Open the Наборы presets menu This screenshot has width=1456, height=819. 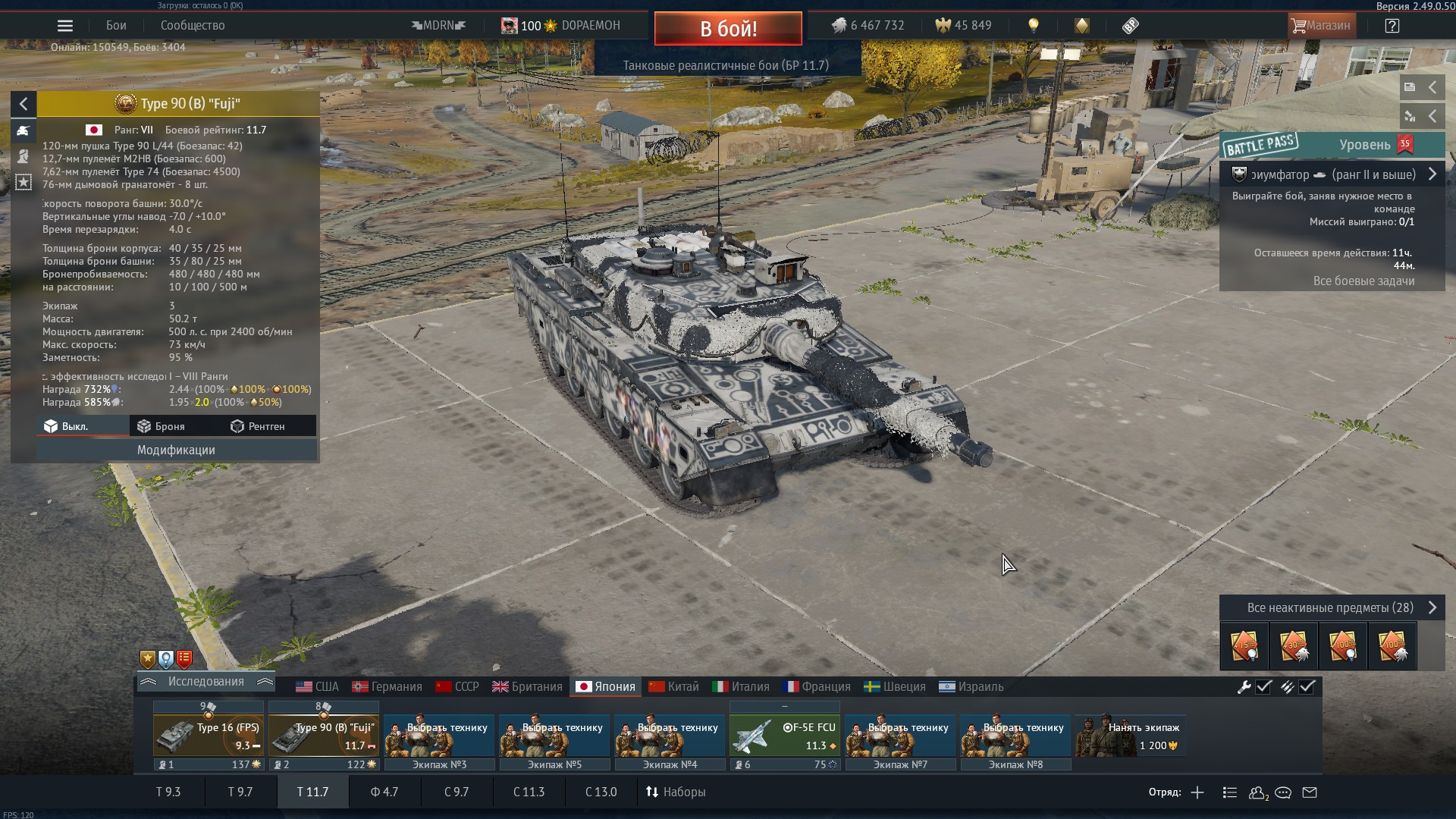point(676,792)
